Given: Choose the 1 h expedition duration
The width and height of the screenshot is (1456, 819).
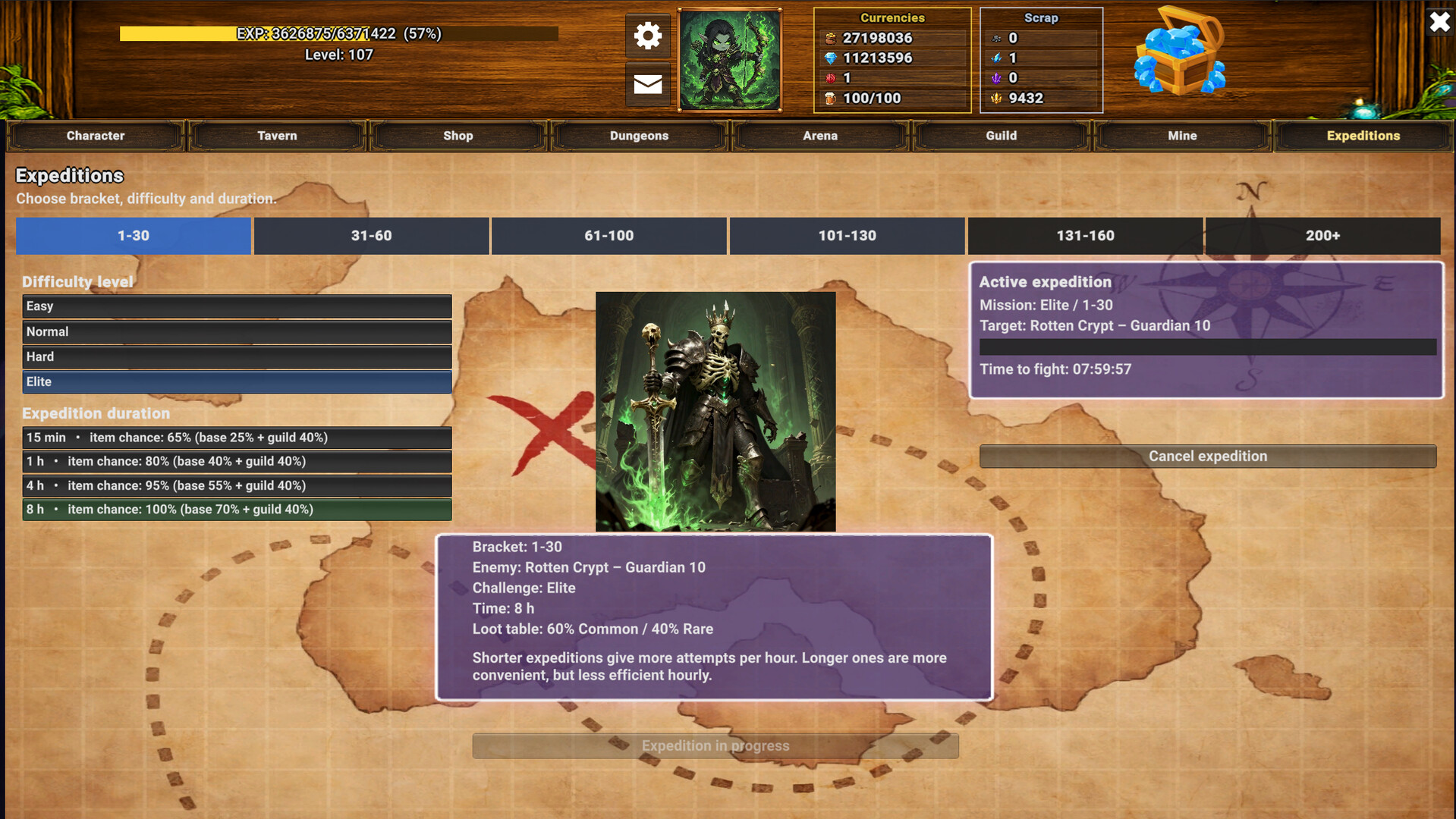Looking at the screenshot, I should pos(236,461).
